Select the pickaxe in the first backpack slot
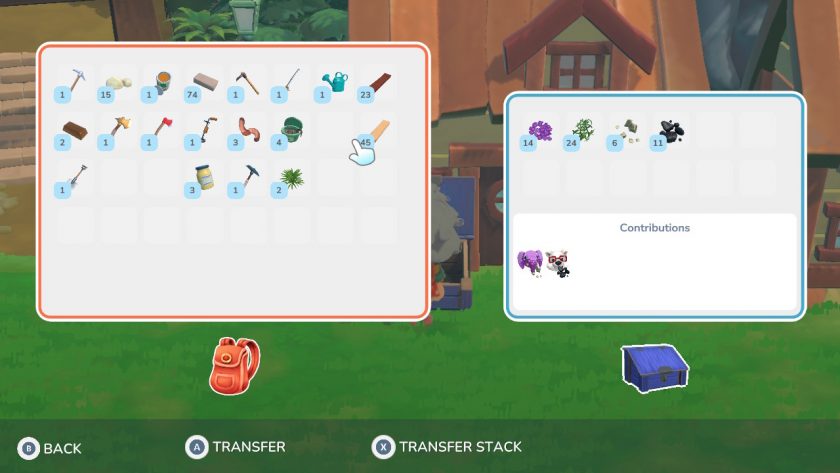Image resolution: width=840 pixels, height=473 pixels. 75,83
